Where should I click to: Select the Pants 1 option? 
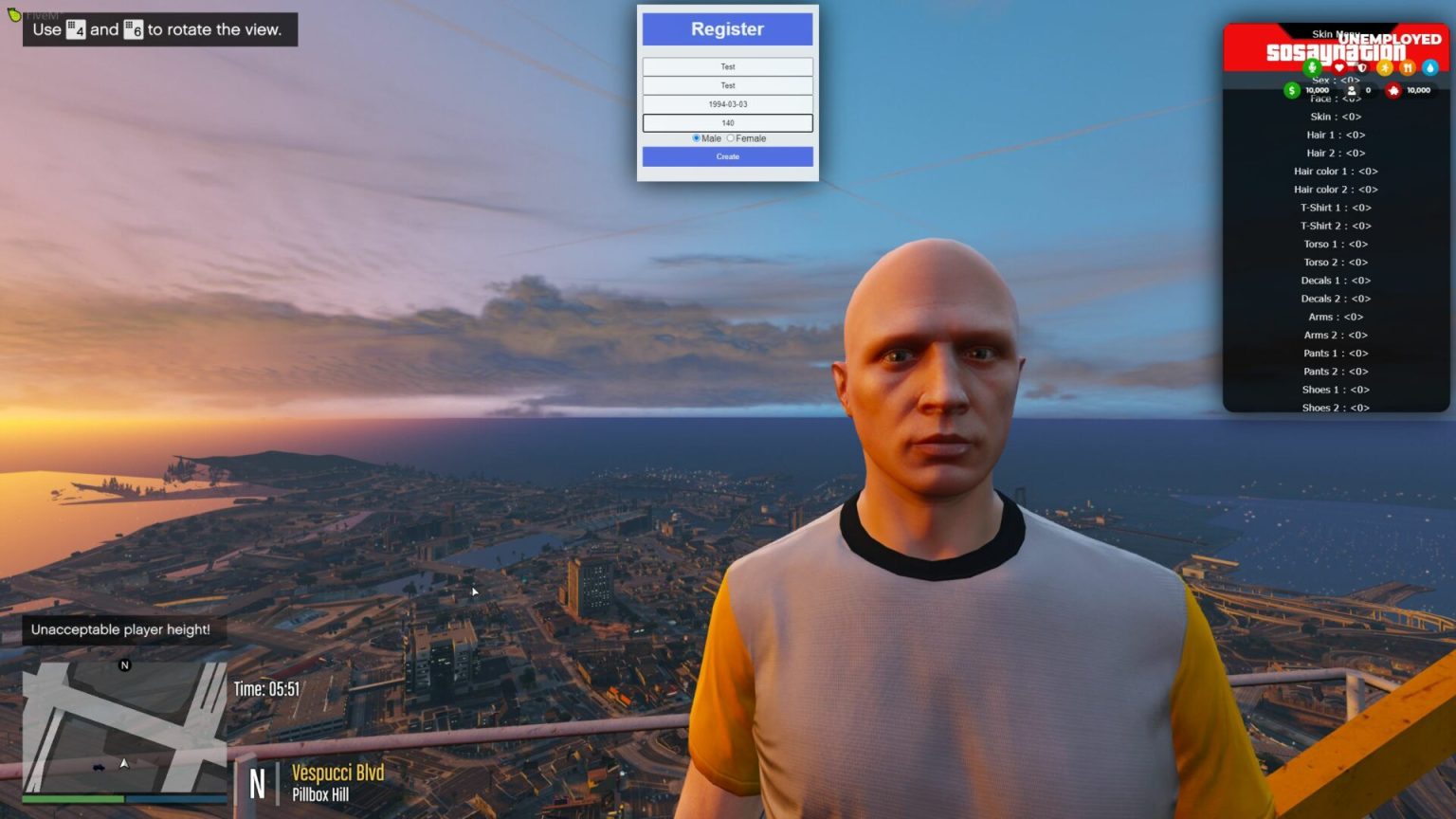coord(1336,354)
